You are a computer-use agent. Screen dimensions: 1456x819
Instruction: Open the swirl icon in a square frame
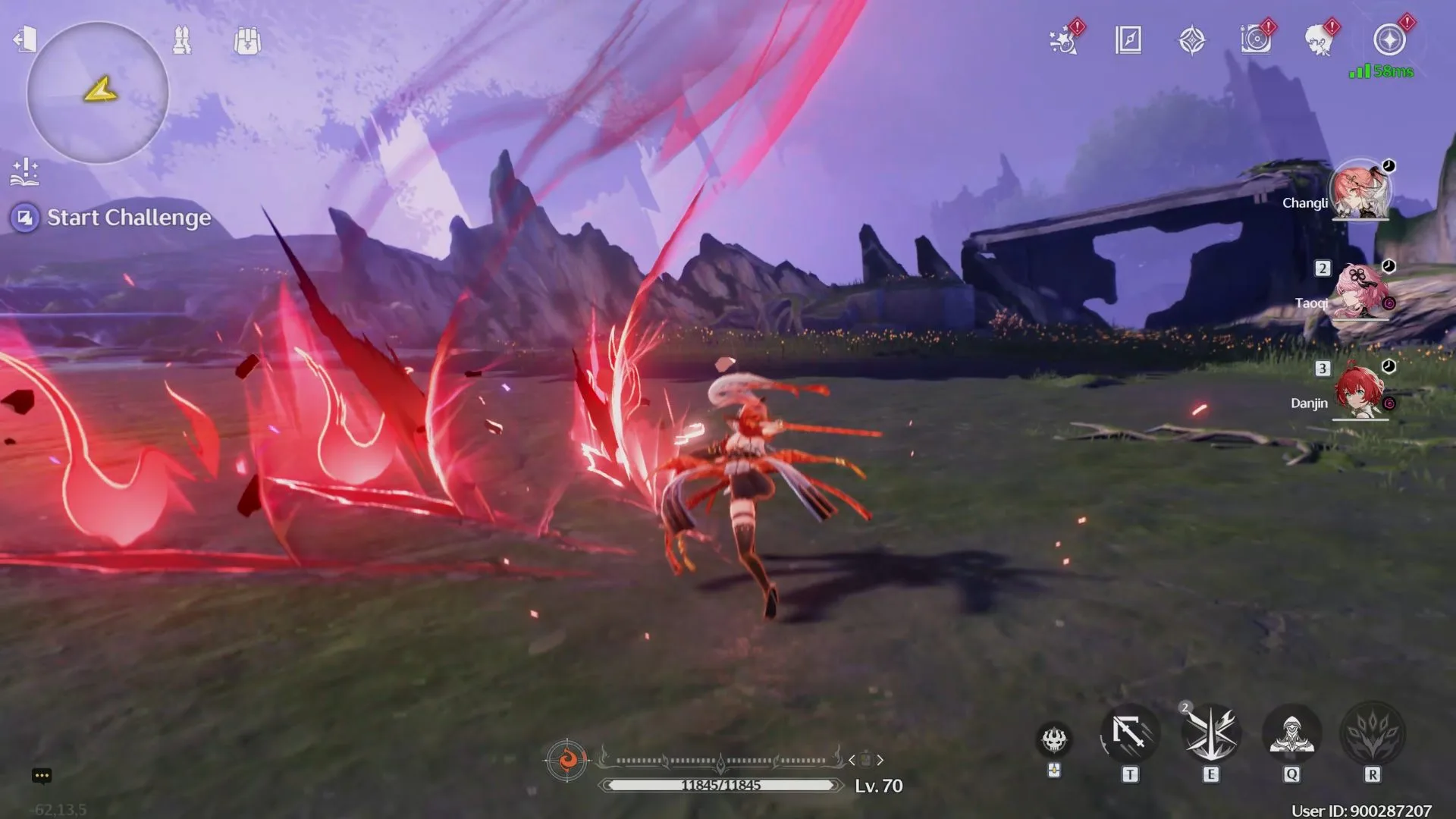click(1256, 40)
